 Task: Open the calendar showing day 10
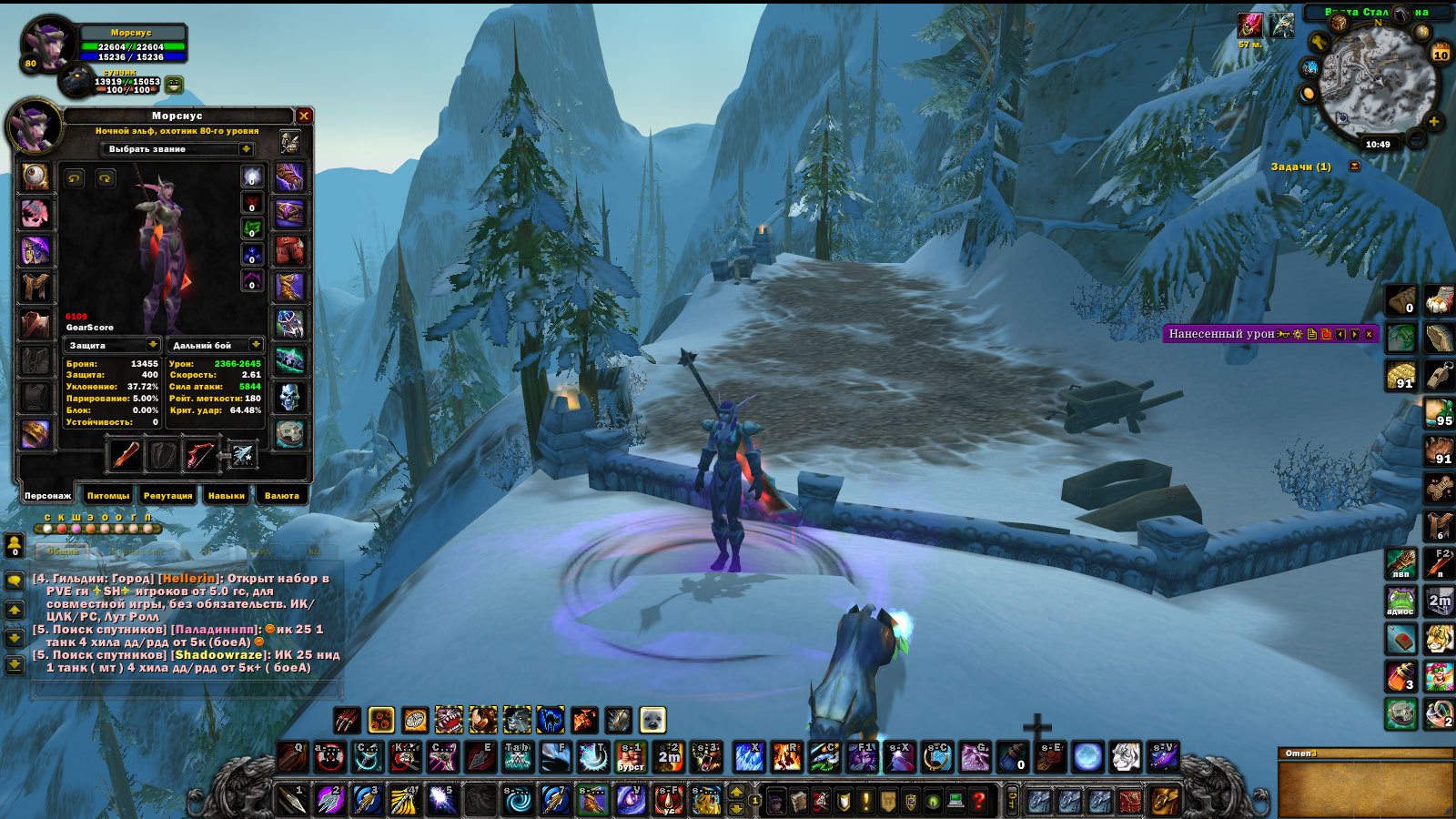(1441, 53)
